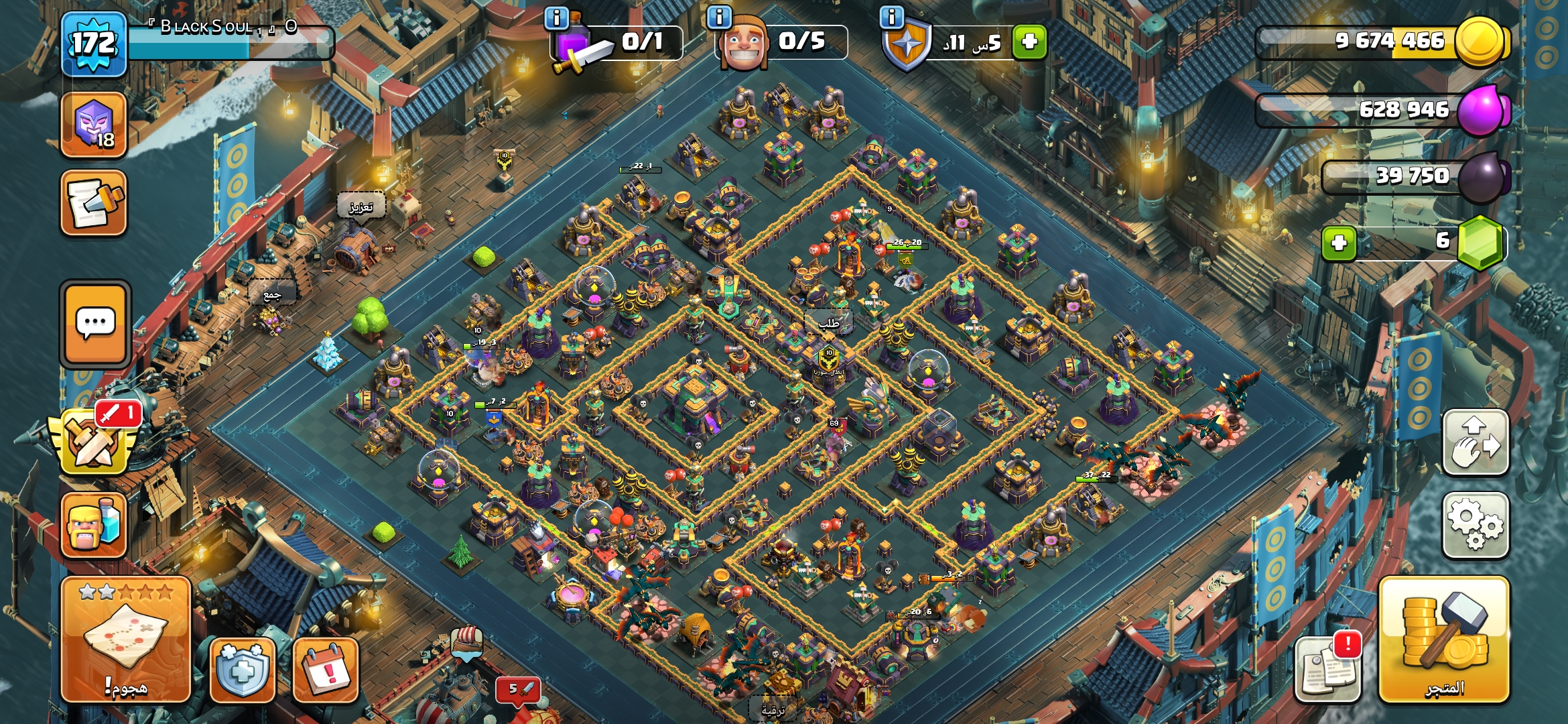Open the player profile level 172 badge
Image resolution: width=1568 pixels, height=724 pixels.
(94, 44)
